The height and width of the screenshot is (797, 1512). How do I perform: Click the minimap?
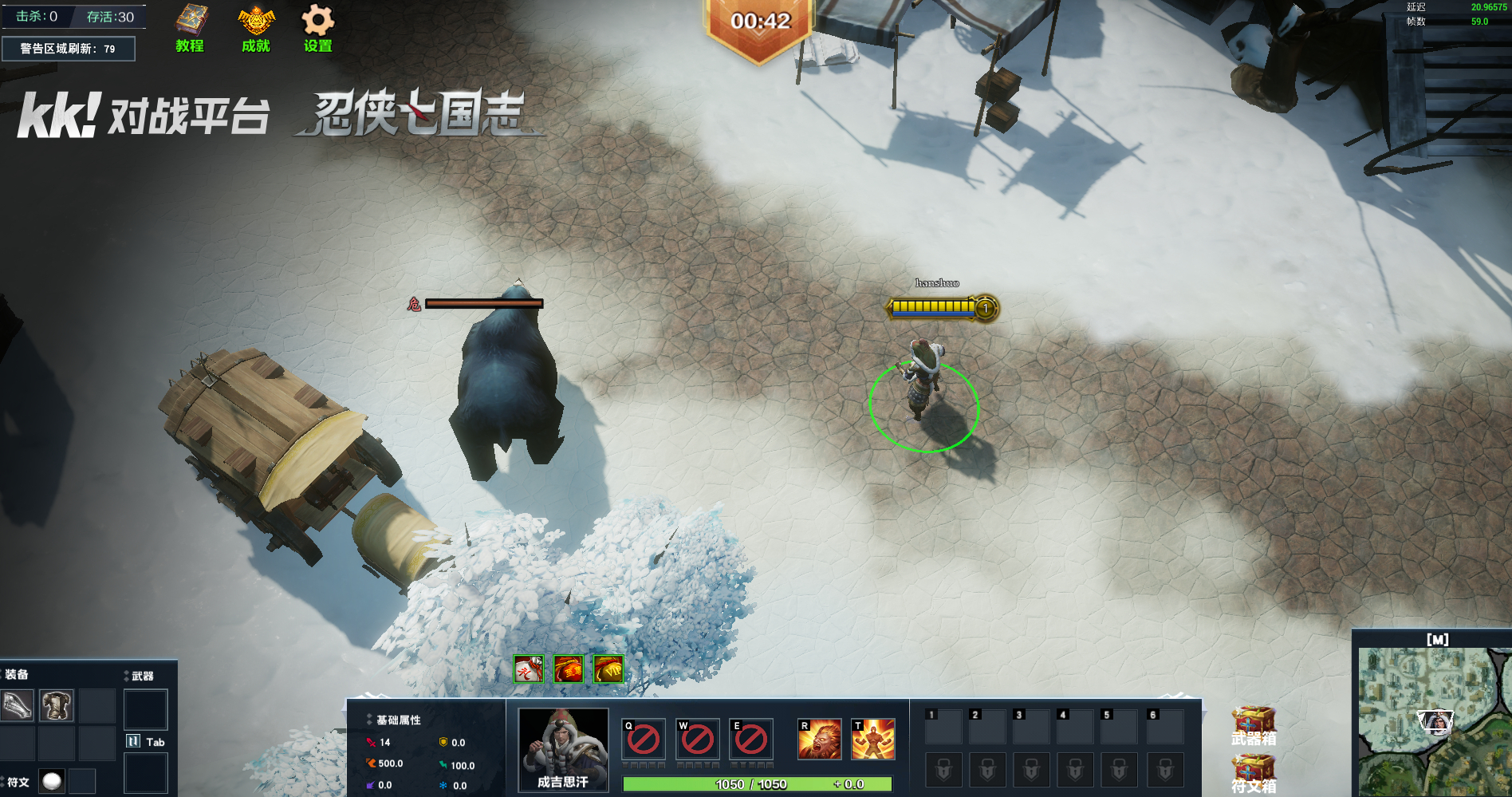tap(1434, 720)
